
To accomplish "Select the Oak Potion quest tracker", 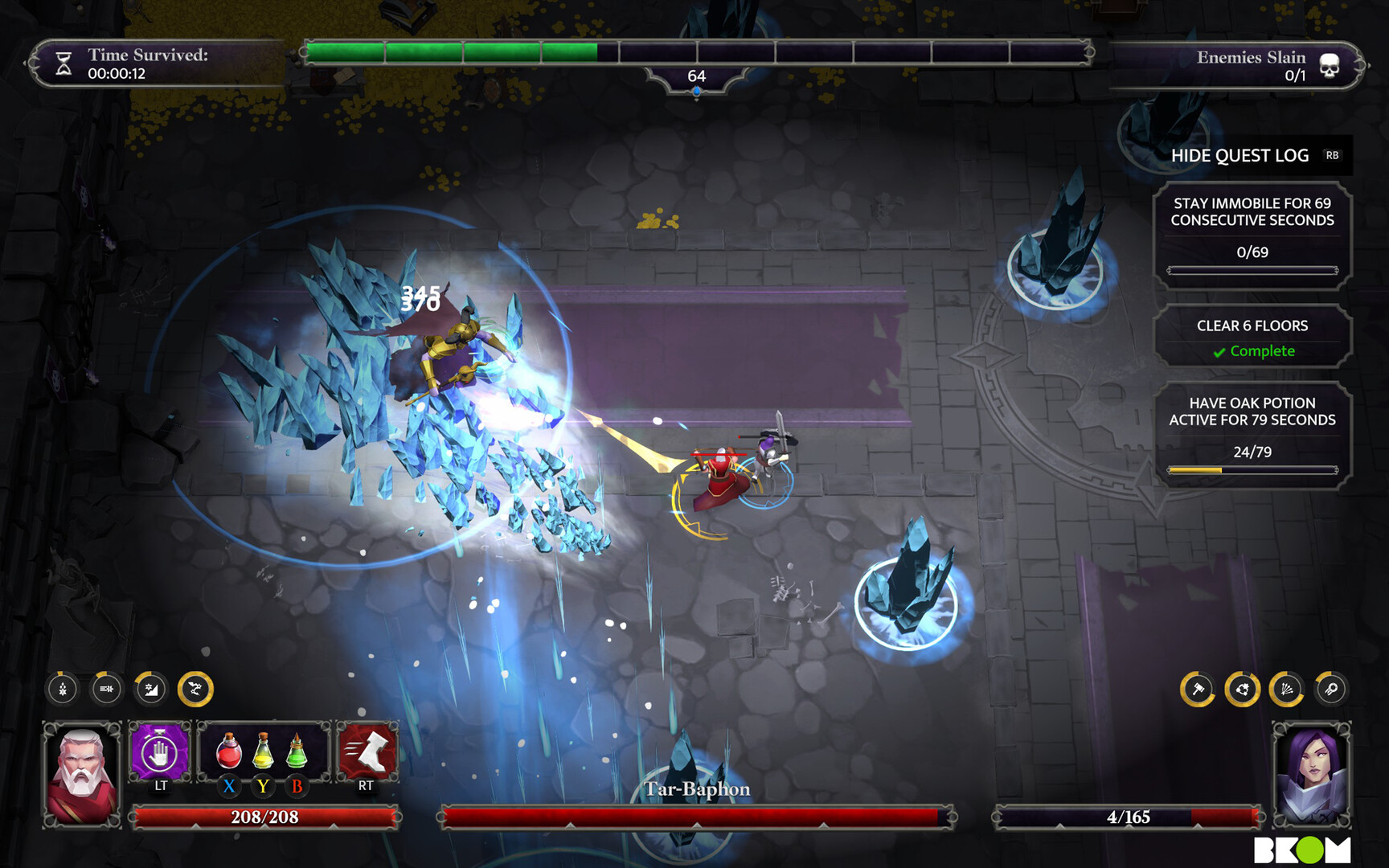I will coord(1252,435).
